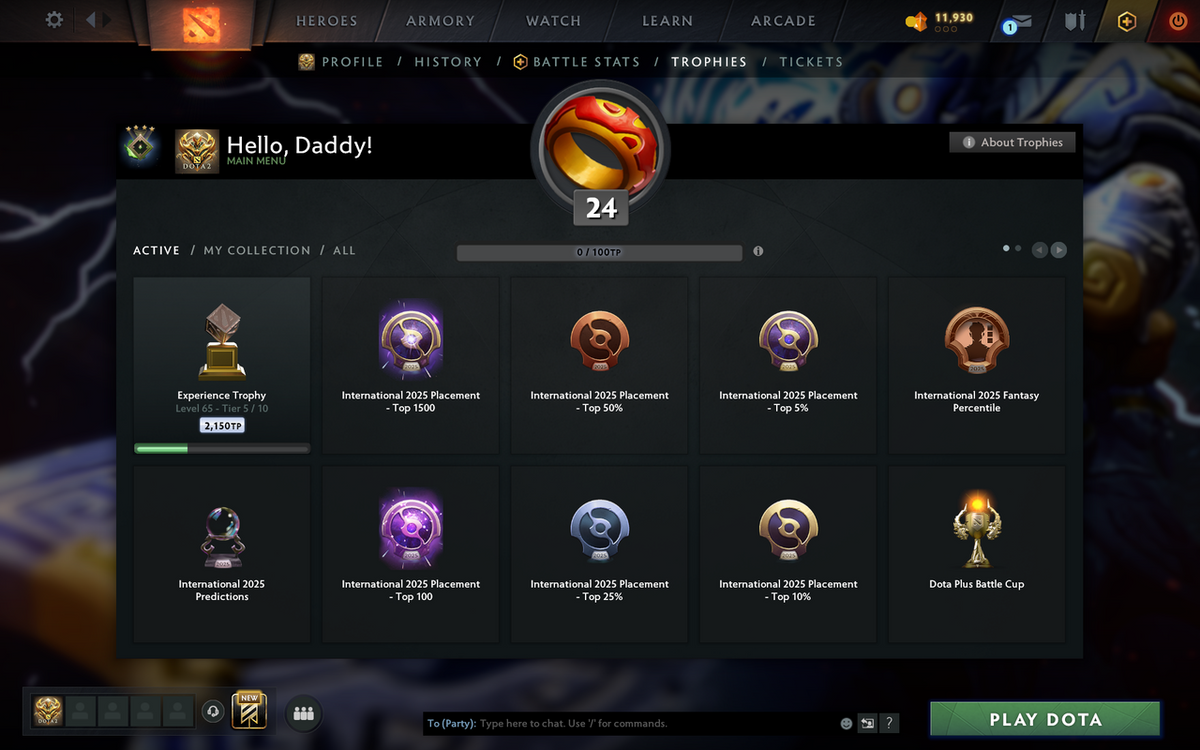The width and height of the screenshot is (1200, 750).
Task: Go to the Heroes section
Action: pyautogui.click(x=326, y=21)
